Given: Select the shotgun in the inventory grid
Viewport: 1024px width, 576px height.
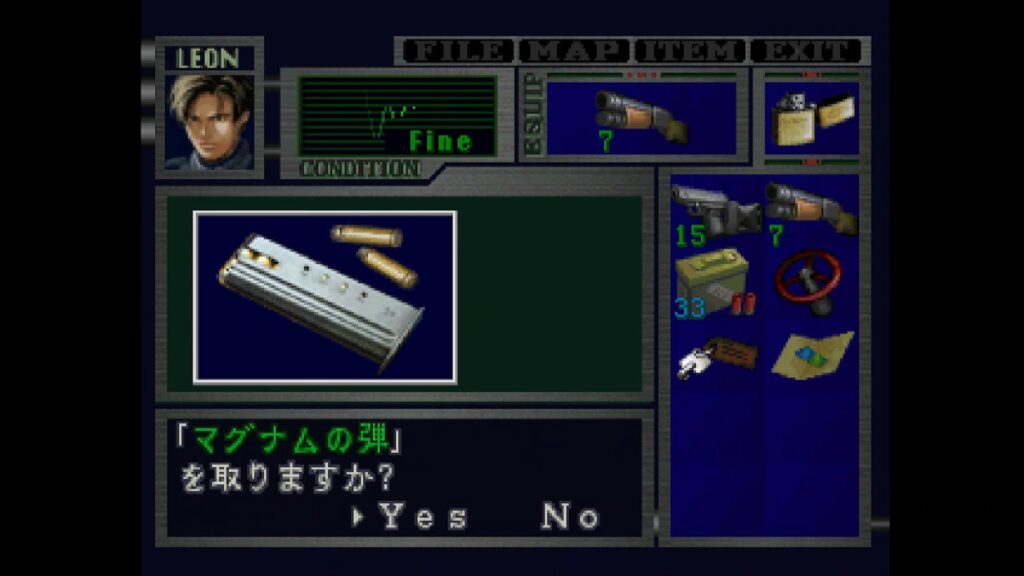Looking at the screenshot, I should click(x=808, y=208).
